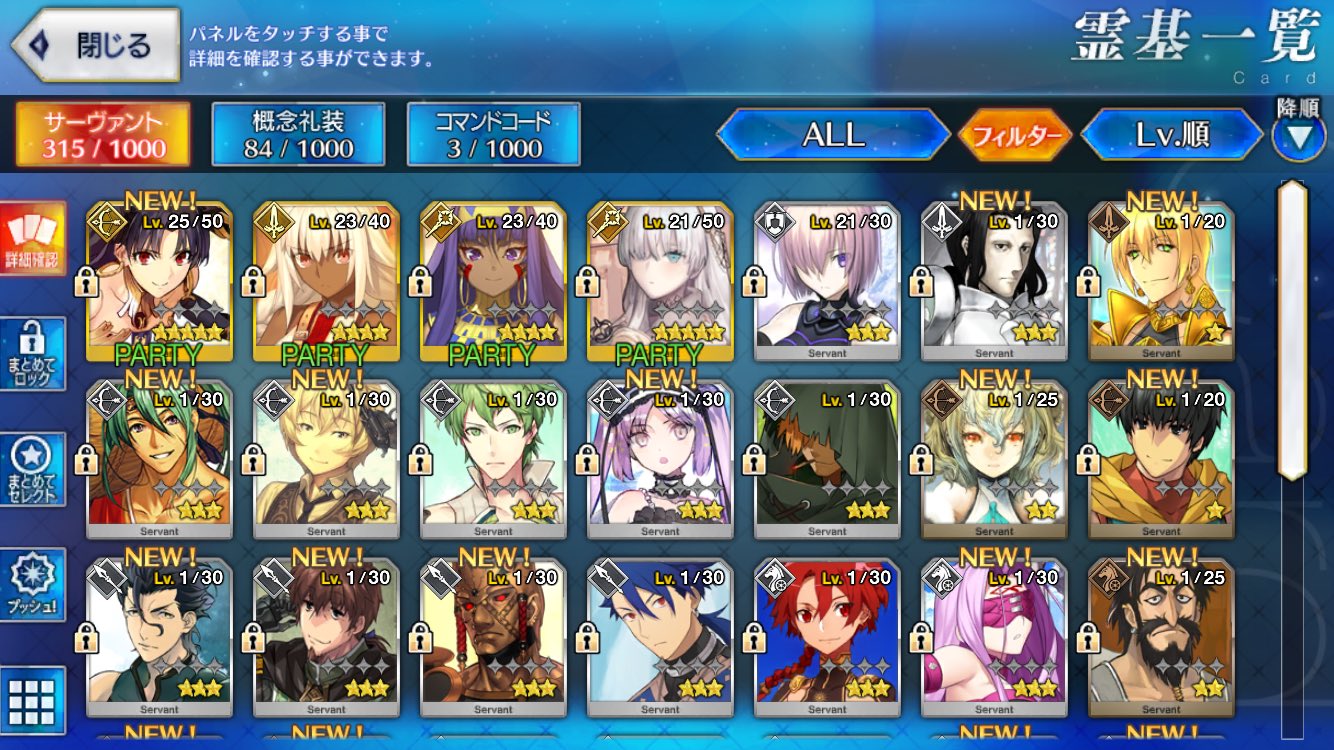Toggle the 降順 descending arrow

tap(1298, 135)
